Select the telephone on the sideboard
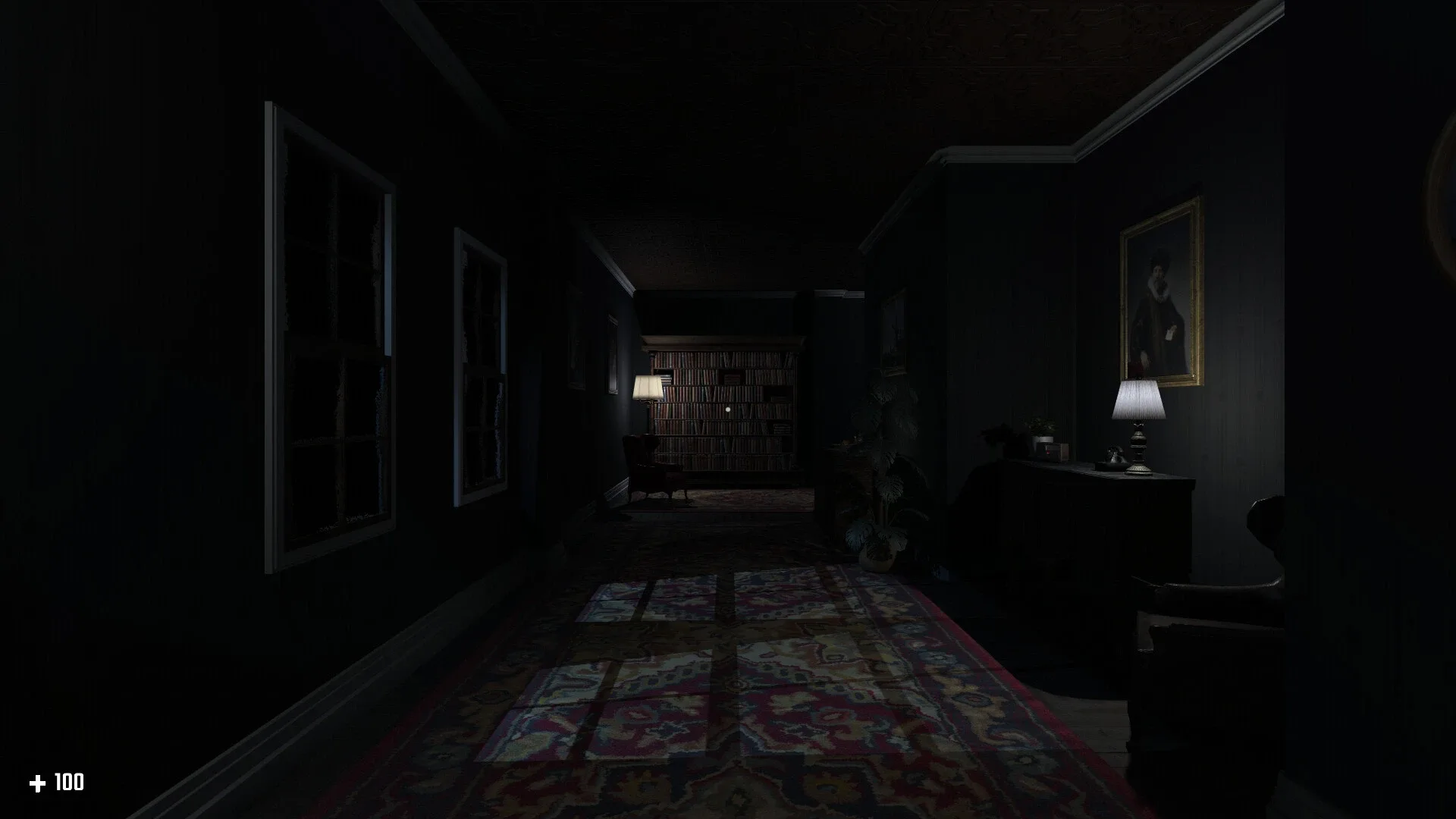Image resolution: width=1456 pixels, height=819 pixels. coord(1113,455)
